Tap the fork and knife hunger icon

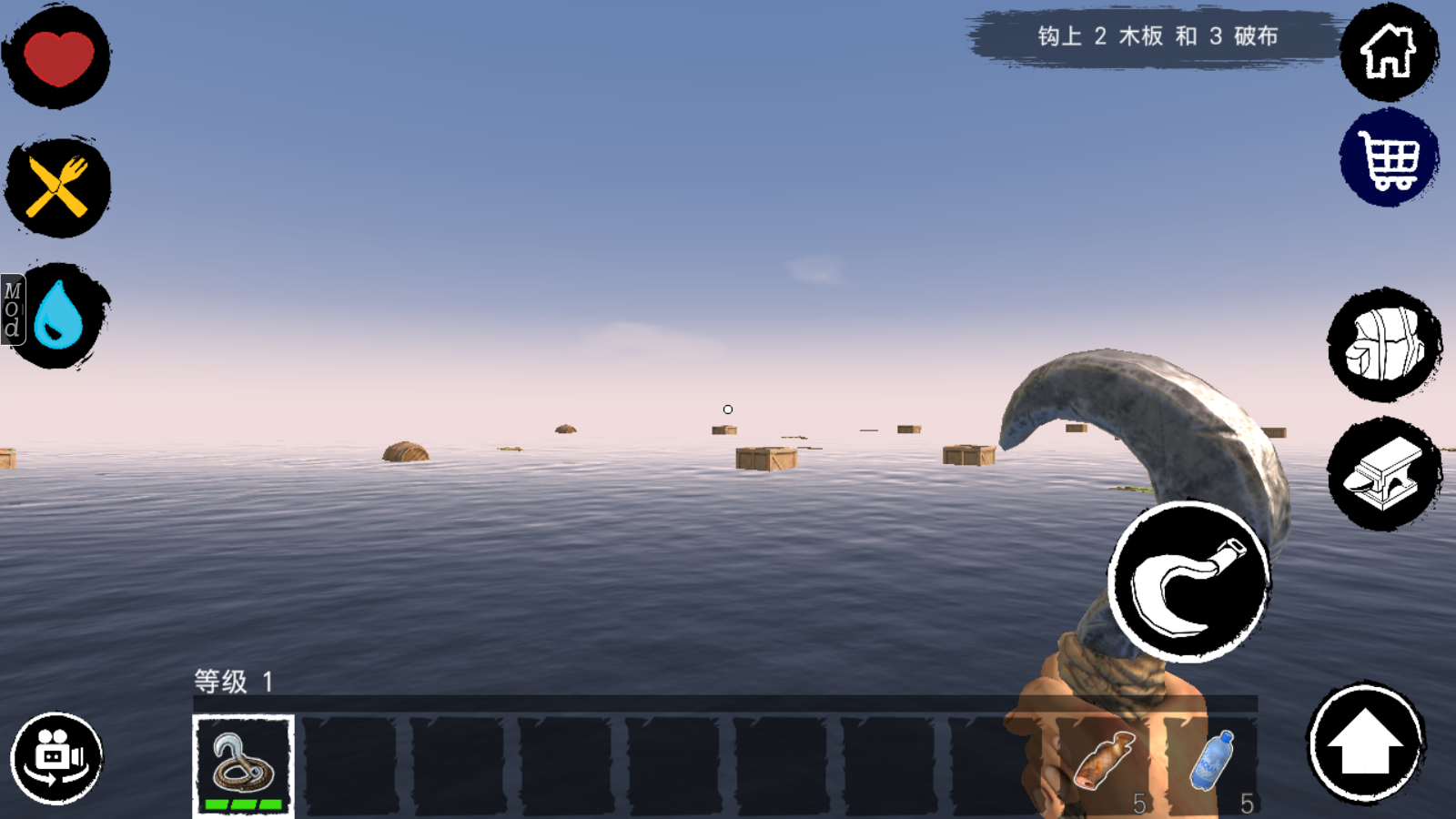58,188
